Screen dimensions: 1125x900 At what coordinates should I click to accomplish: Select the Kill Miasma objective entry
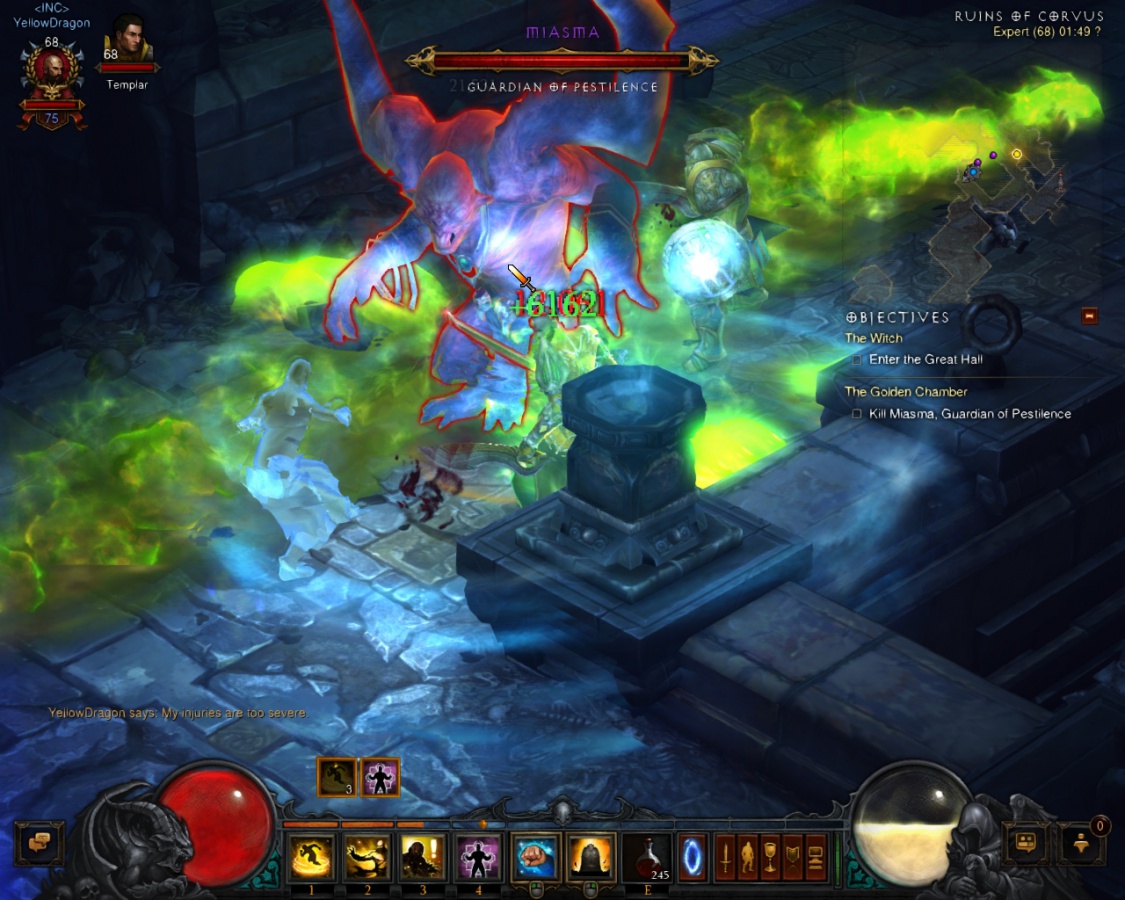969,414
